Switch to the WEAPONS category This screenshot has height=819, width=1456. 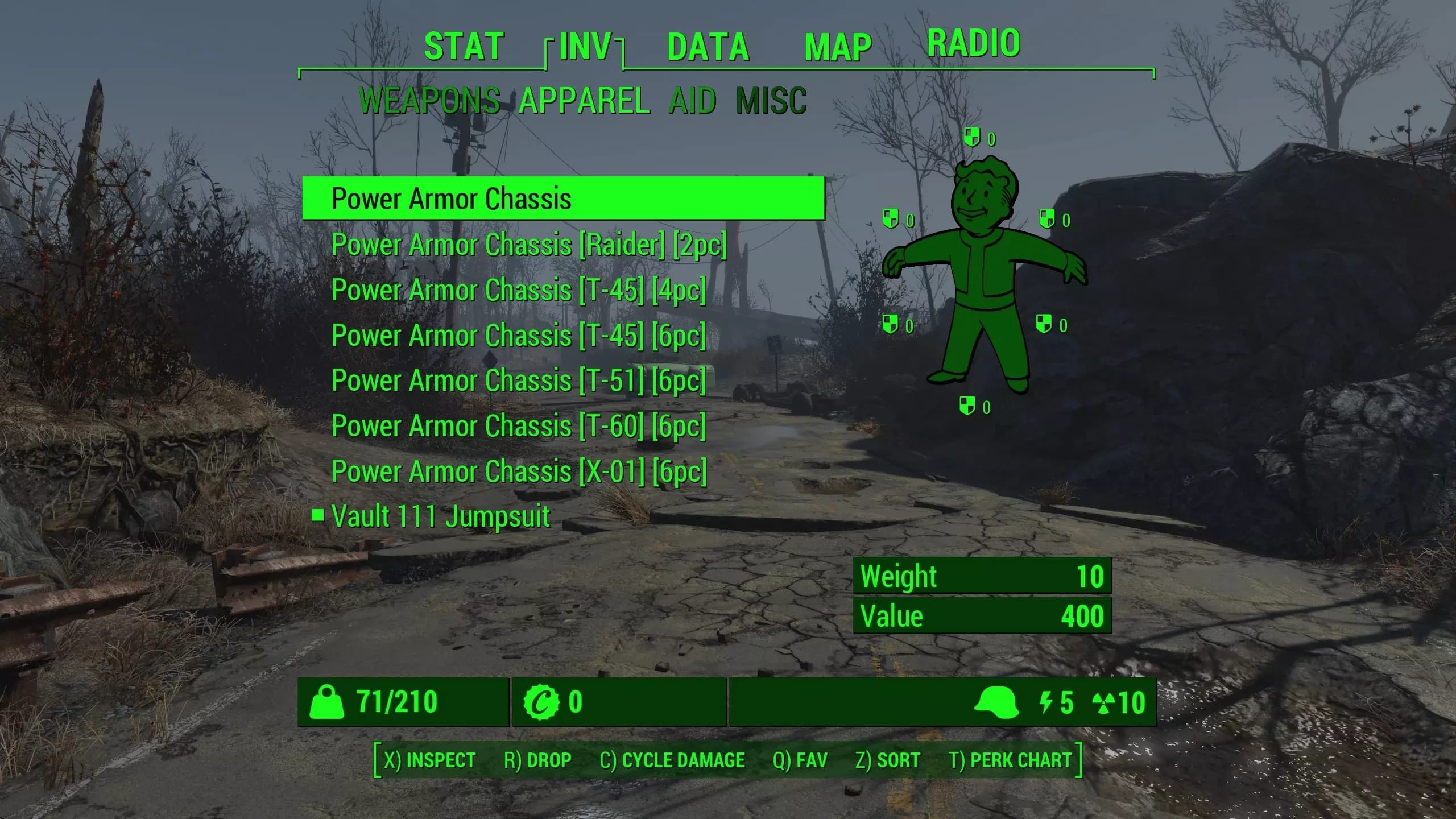point(429,101)
